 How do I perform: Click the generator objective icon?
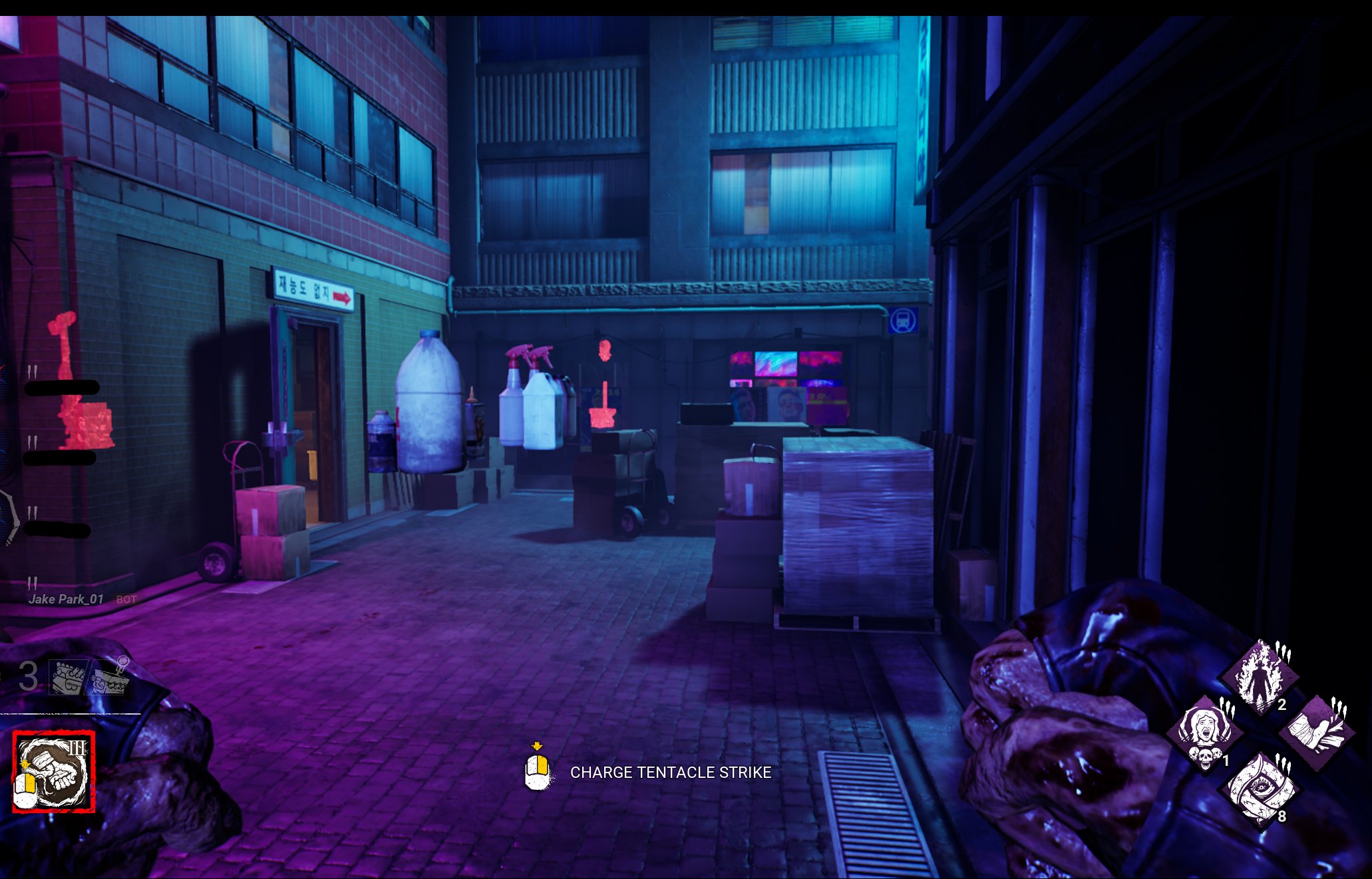click(x=69, y=677)
